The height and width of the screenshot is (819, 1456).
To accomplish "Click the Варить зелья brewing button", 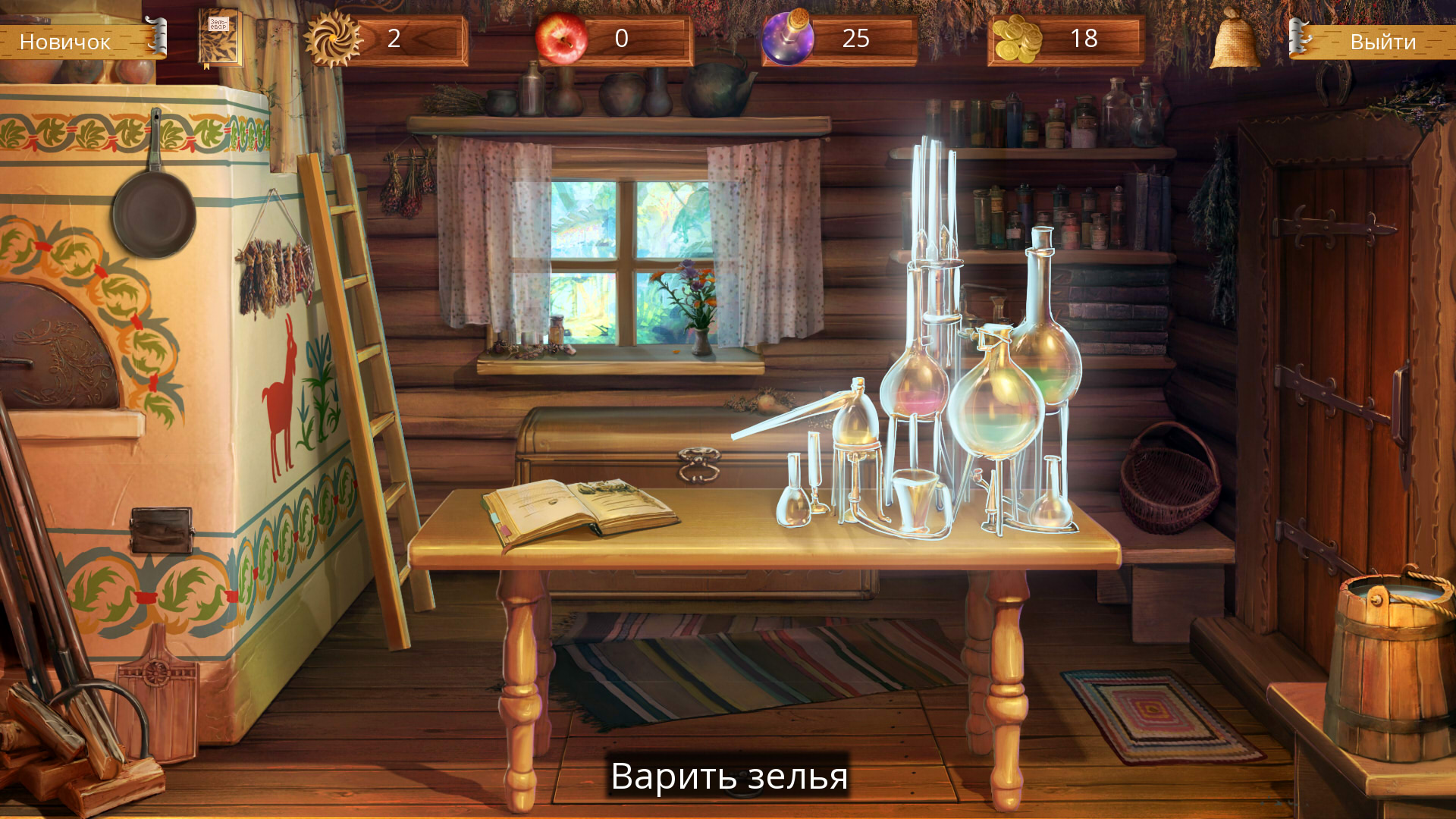I will click(x=730, y=777).
